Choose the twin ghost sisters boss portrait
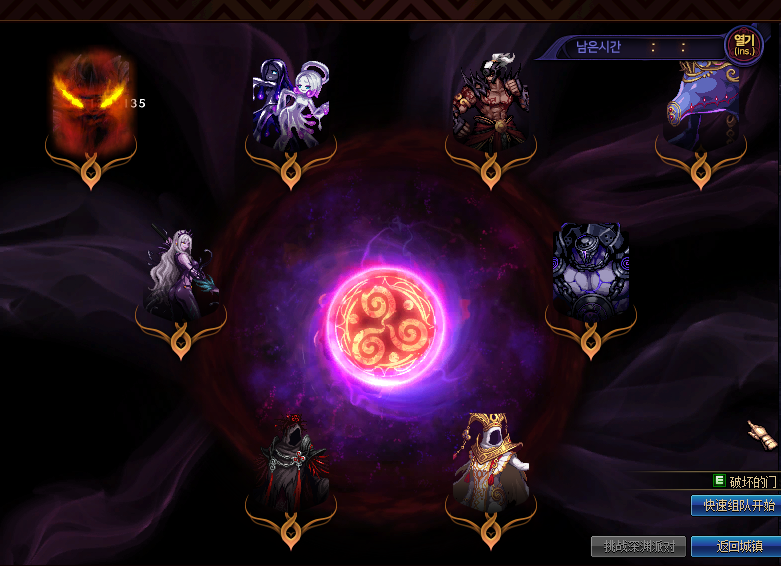 [x=291, y=103]
